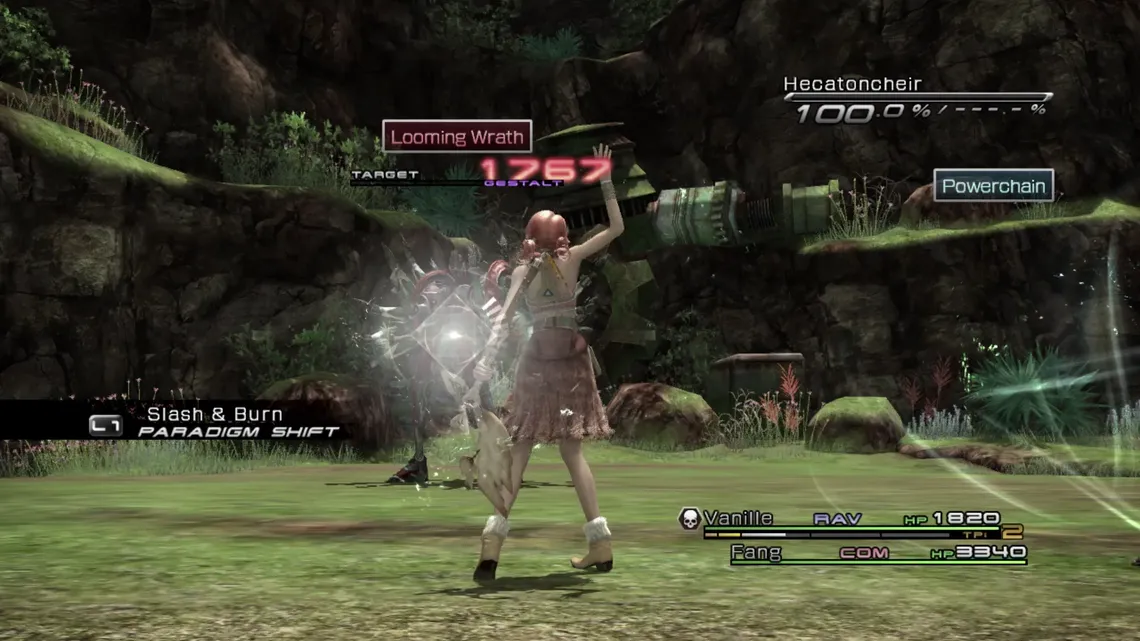Choose Vanille in the party list
Screen dimensions: 1140x641
point(738,518)
